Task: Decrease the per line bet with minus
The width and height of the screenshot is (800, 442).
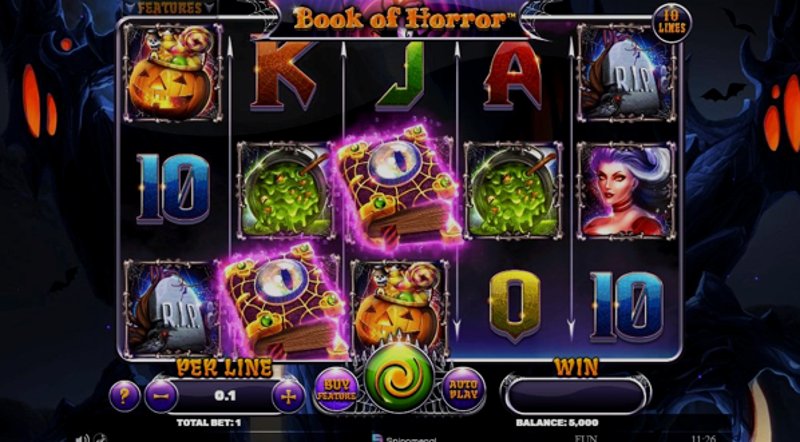Action: [161, 394]
